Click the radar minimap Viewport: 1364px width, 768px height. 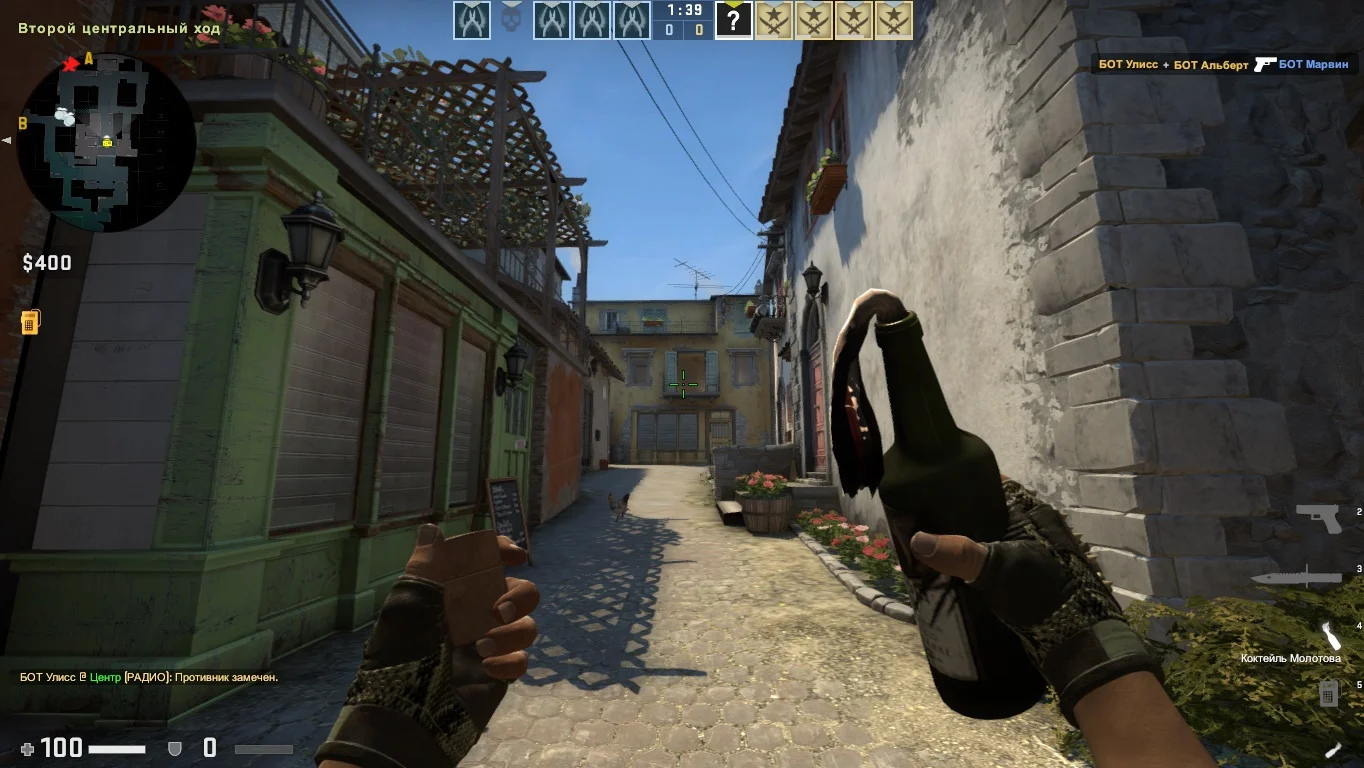coord(106,140)
